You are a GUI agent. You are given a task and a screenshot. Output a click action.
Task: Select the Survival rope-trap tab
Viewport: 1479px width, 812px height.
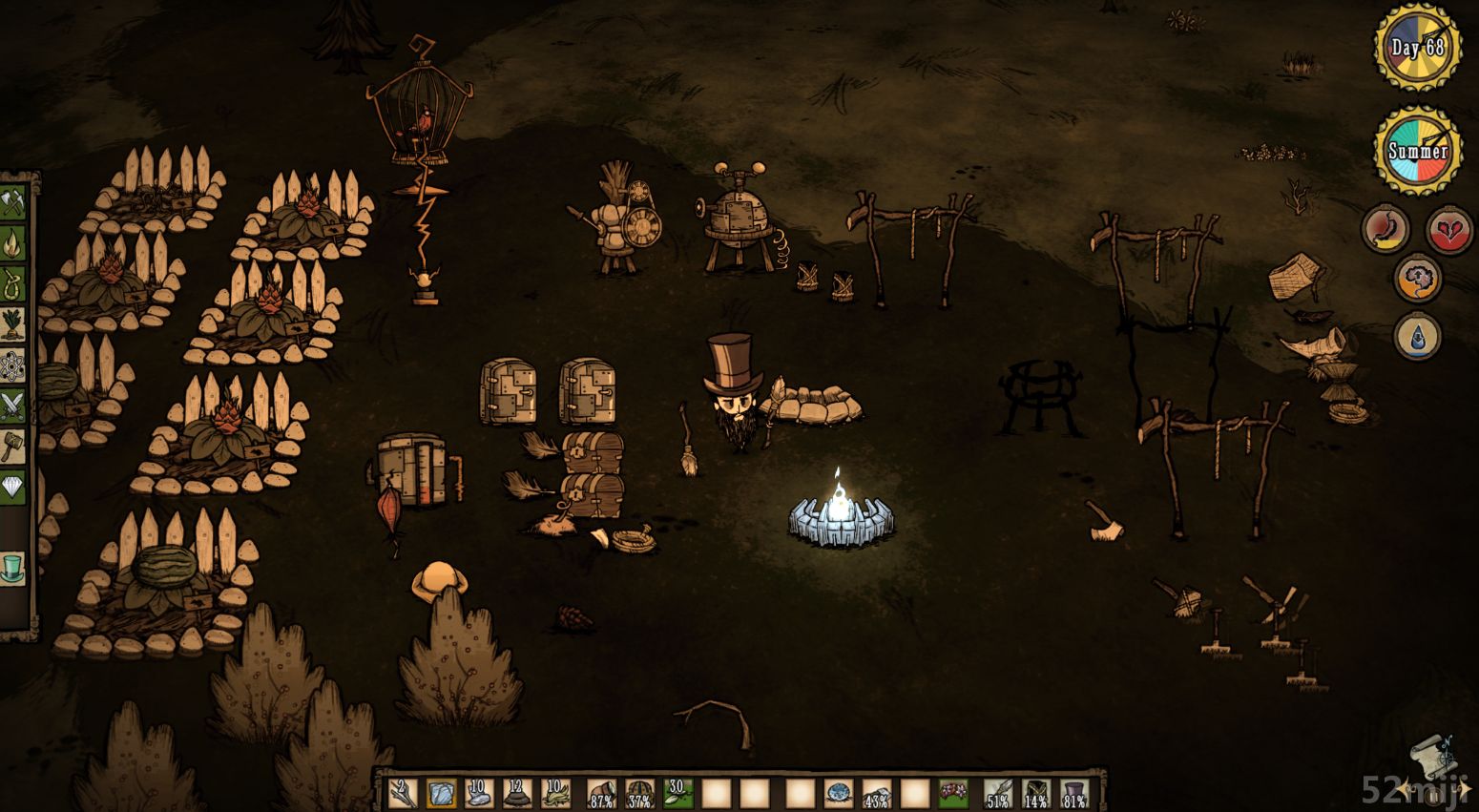tap(14, 283)
